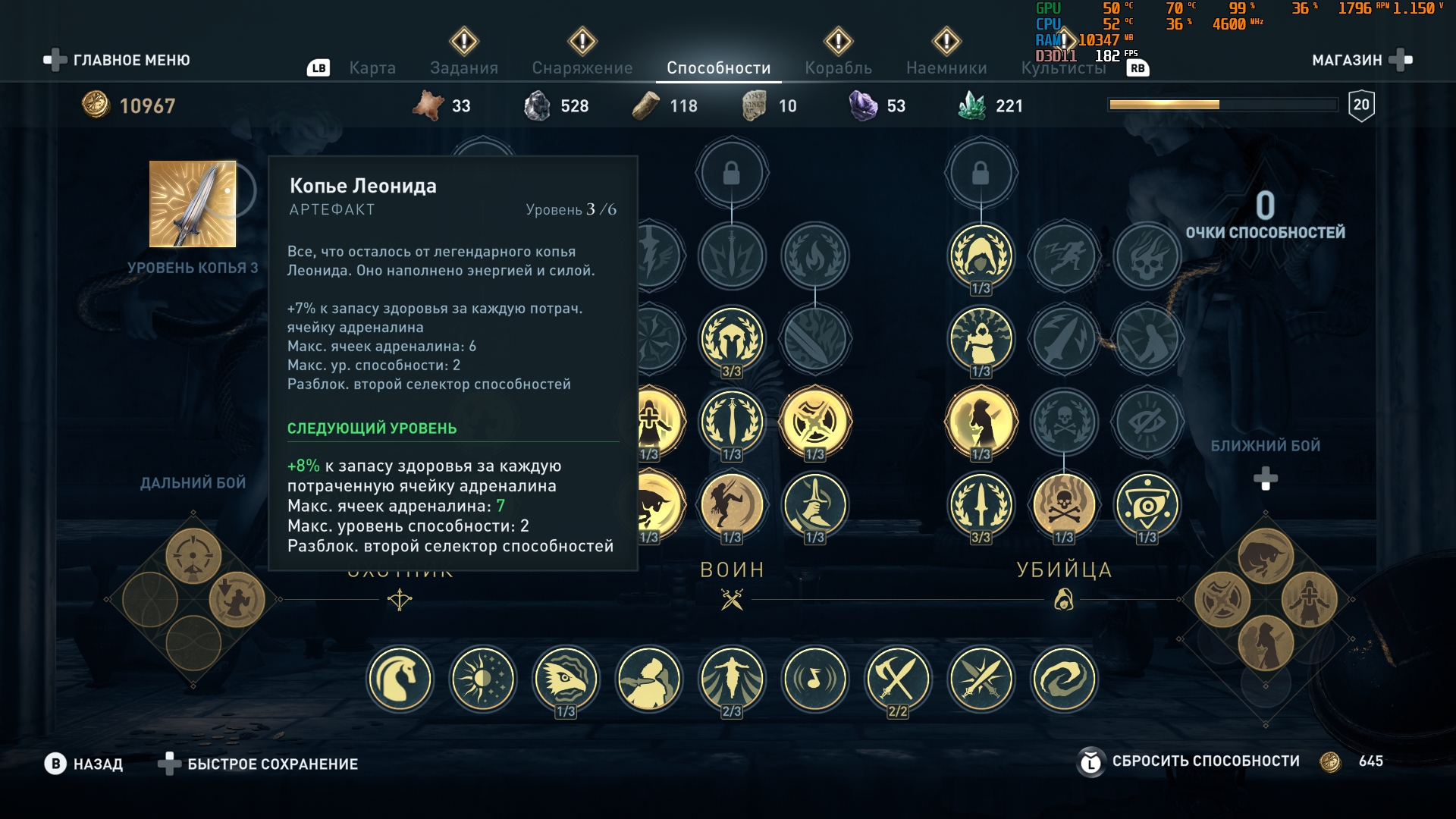Switch to the Карта tab
This screenshot has height=819, width=1456.
(372, 68)
